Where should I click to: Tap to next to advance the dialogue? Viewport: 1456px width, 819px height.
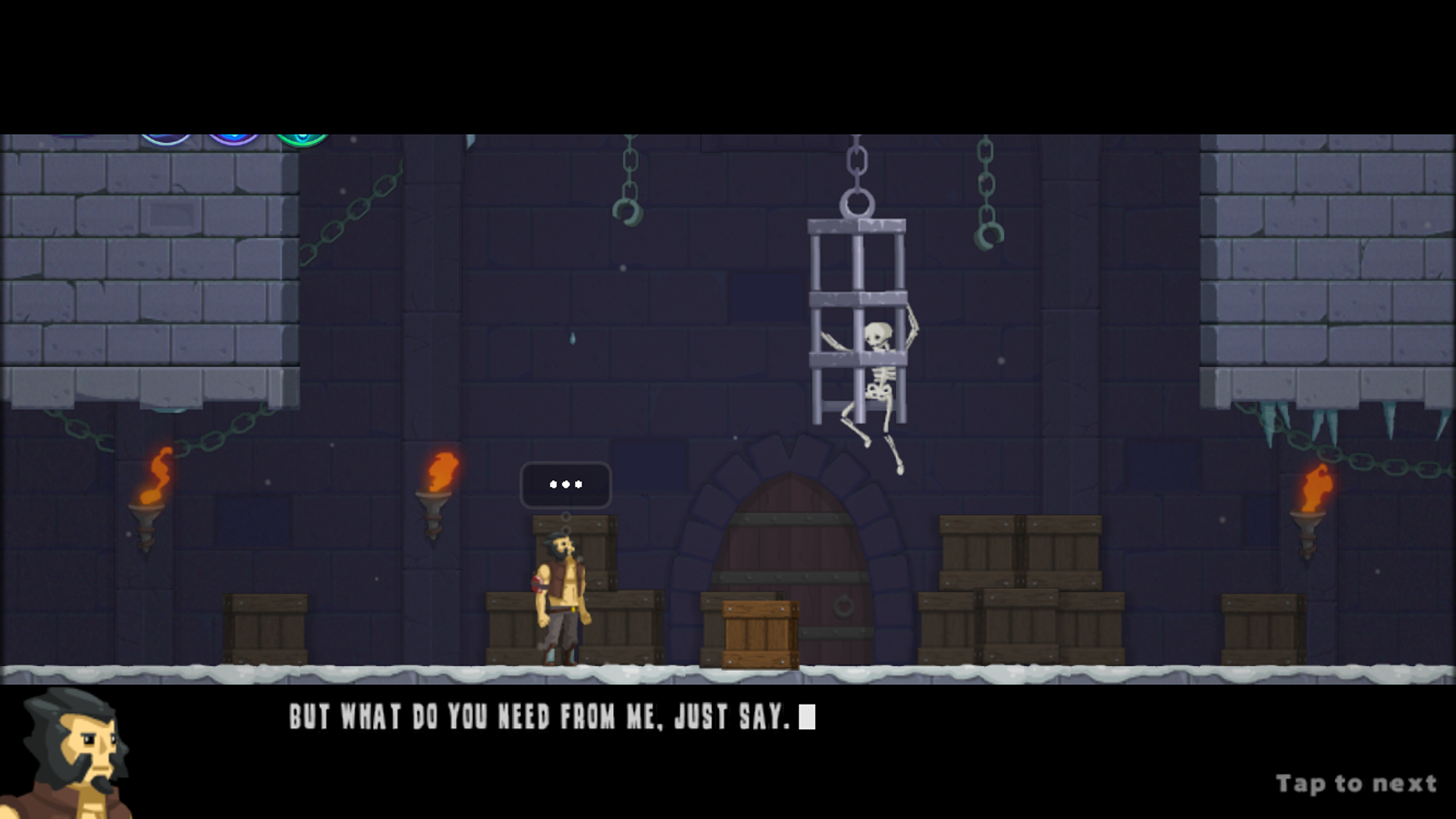(x=1356, y=782)
